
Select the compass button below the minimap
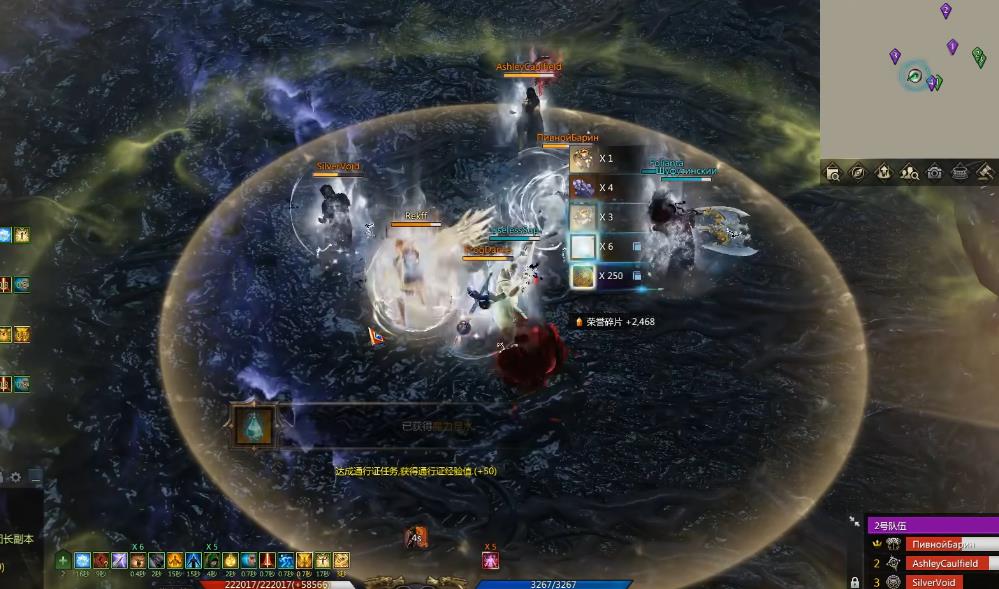point(858,173)
